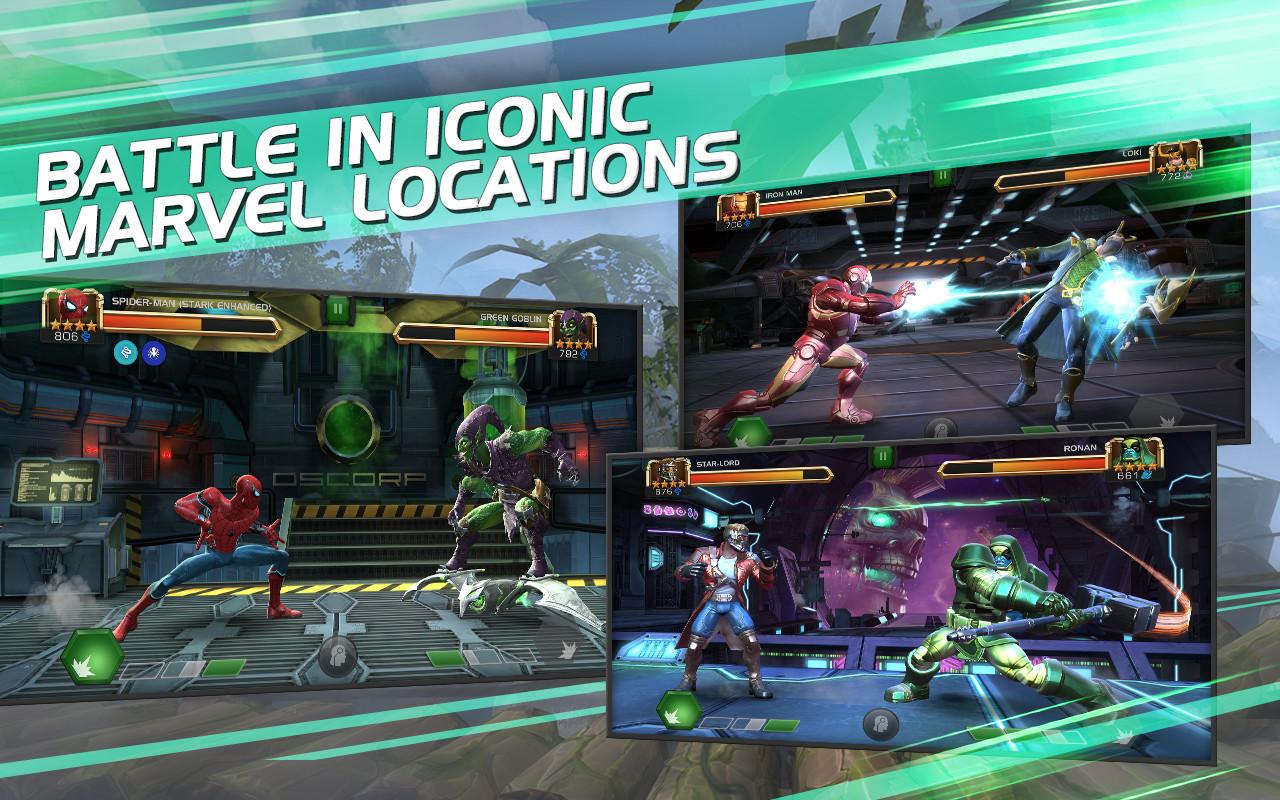The width and height of the screenshot is (1280, 800).
Task: Tap Ronan's portrait in the bottom battle
Action: [1134, 455]
